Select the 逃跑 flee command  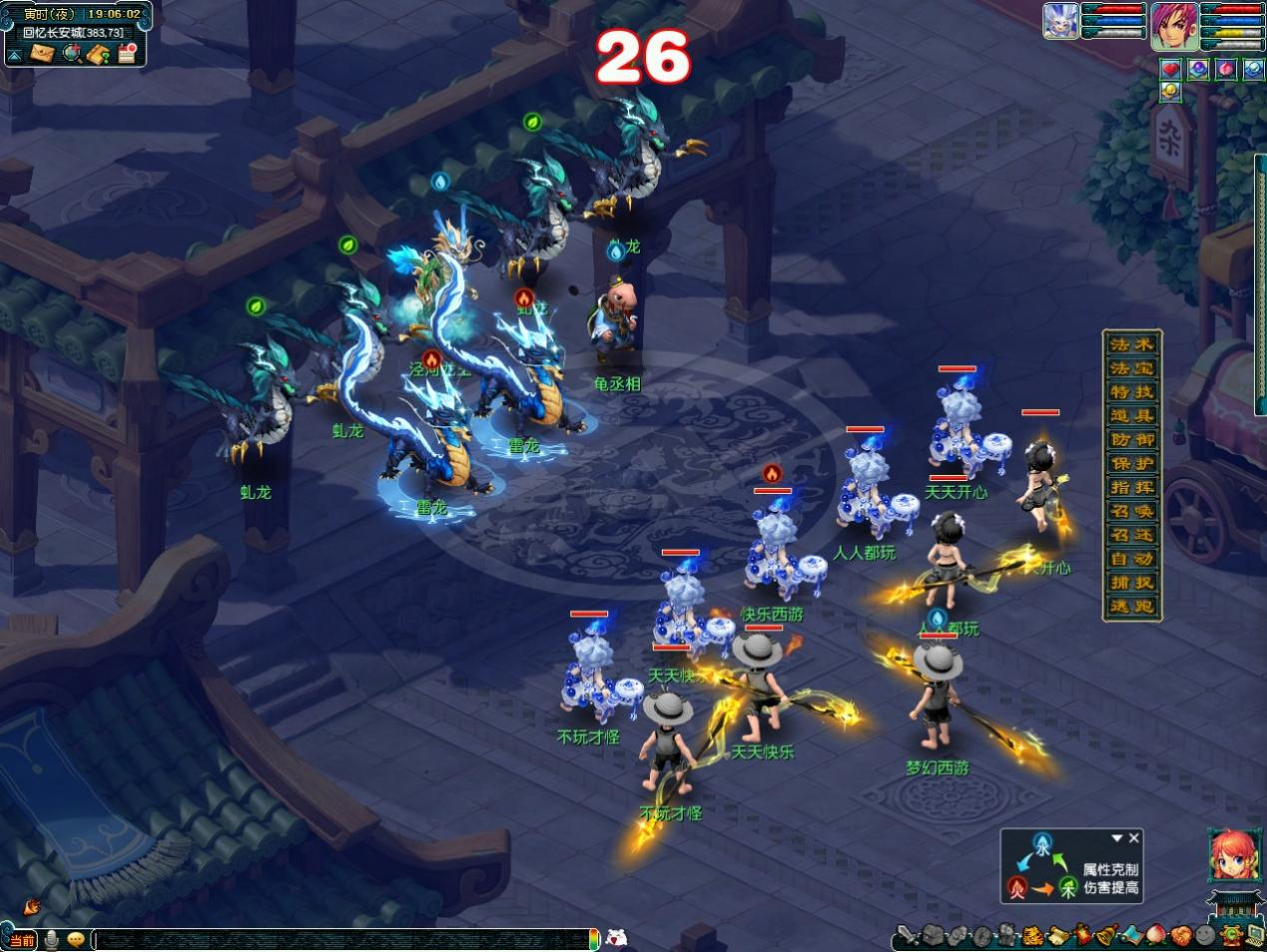1131,606
